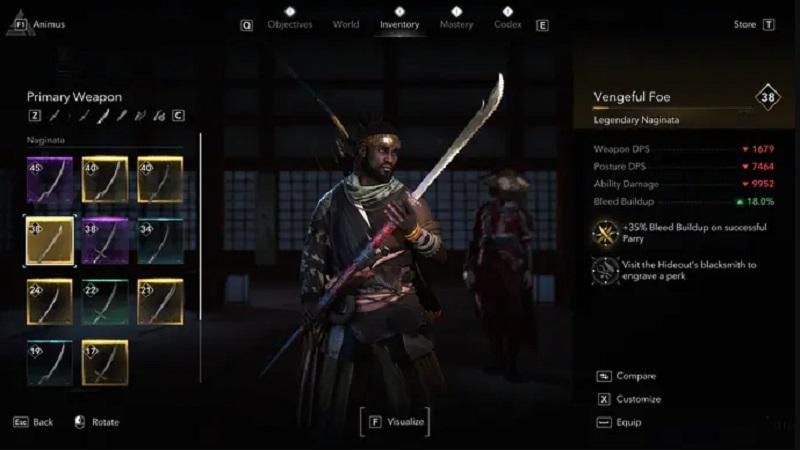Open the Animus menu

48,24
